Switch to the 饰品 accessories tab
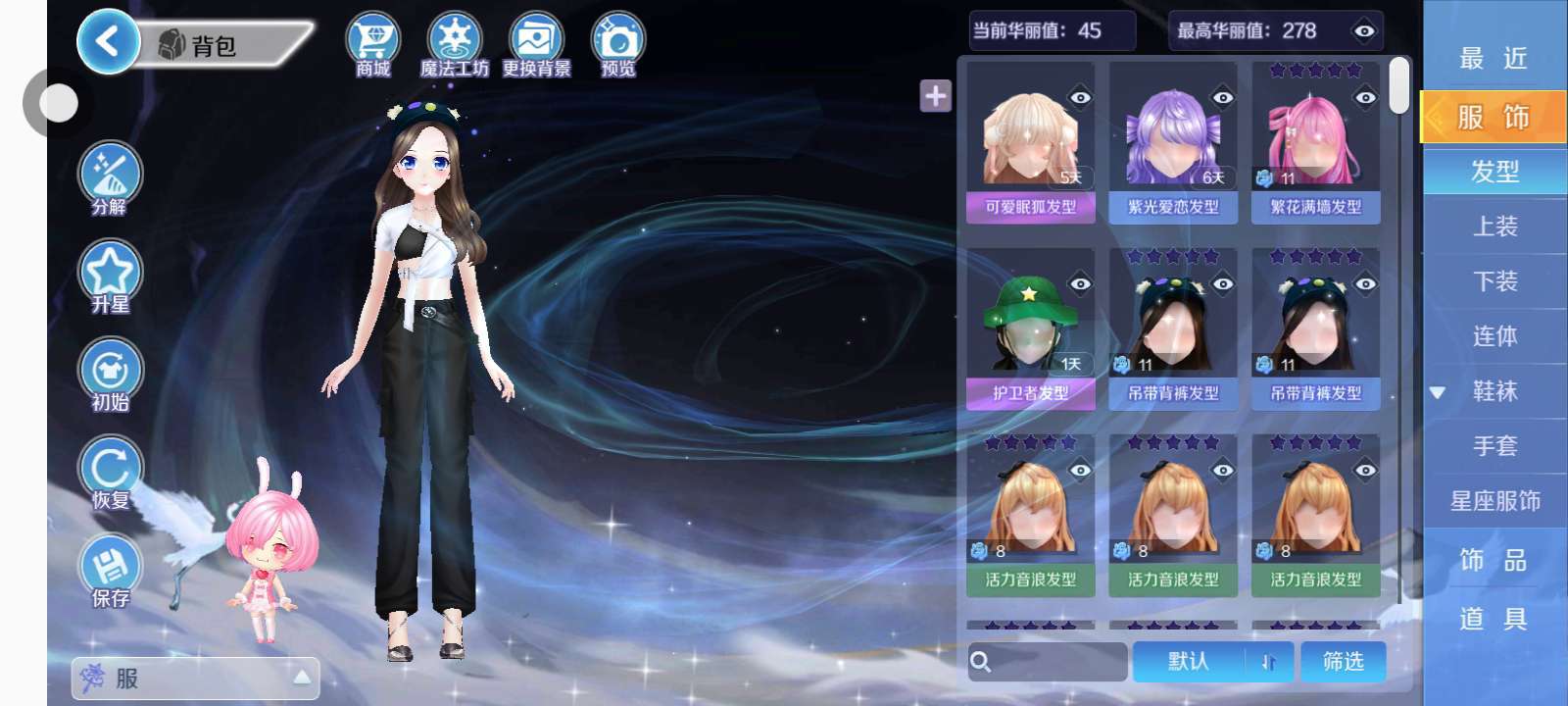Screen dimensions: 1568x706 1494,560
